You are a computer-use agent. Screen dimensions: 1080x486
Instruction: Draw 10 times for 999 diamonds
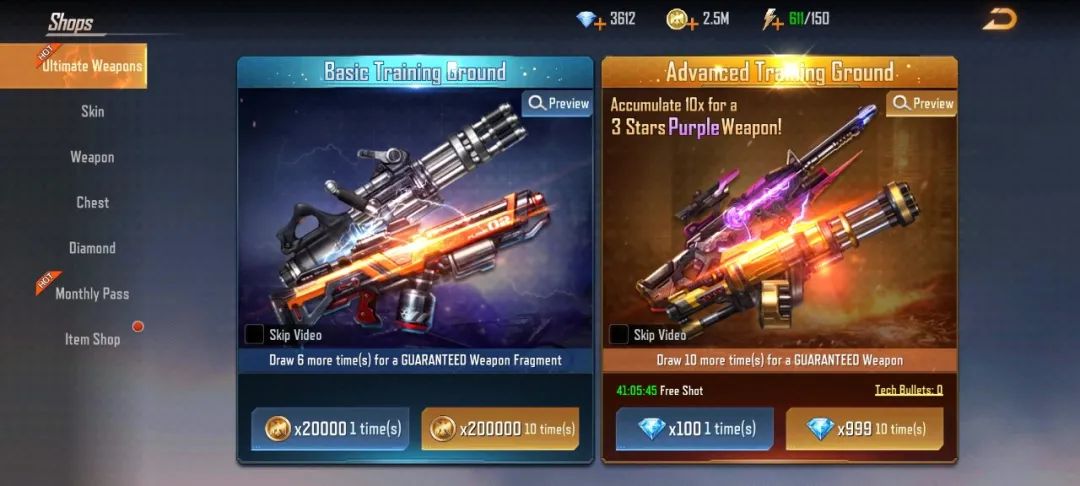864,429
